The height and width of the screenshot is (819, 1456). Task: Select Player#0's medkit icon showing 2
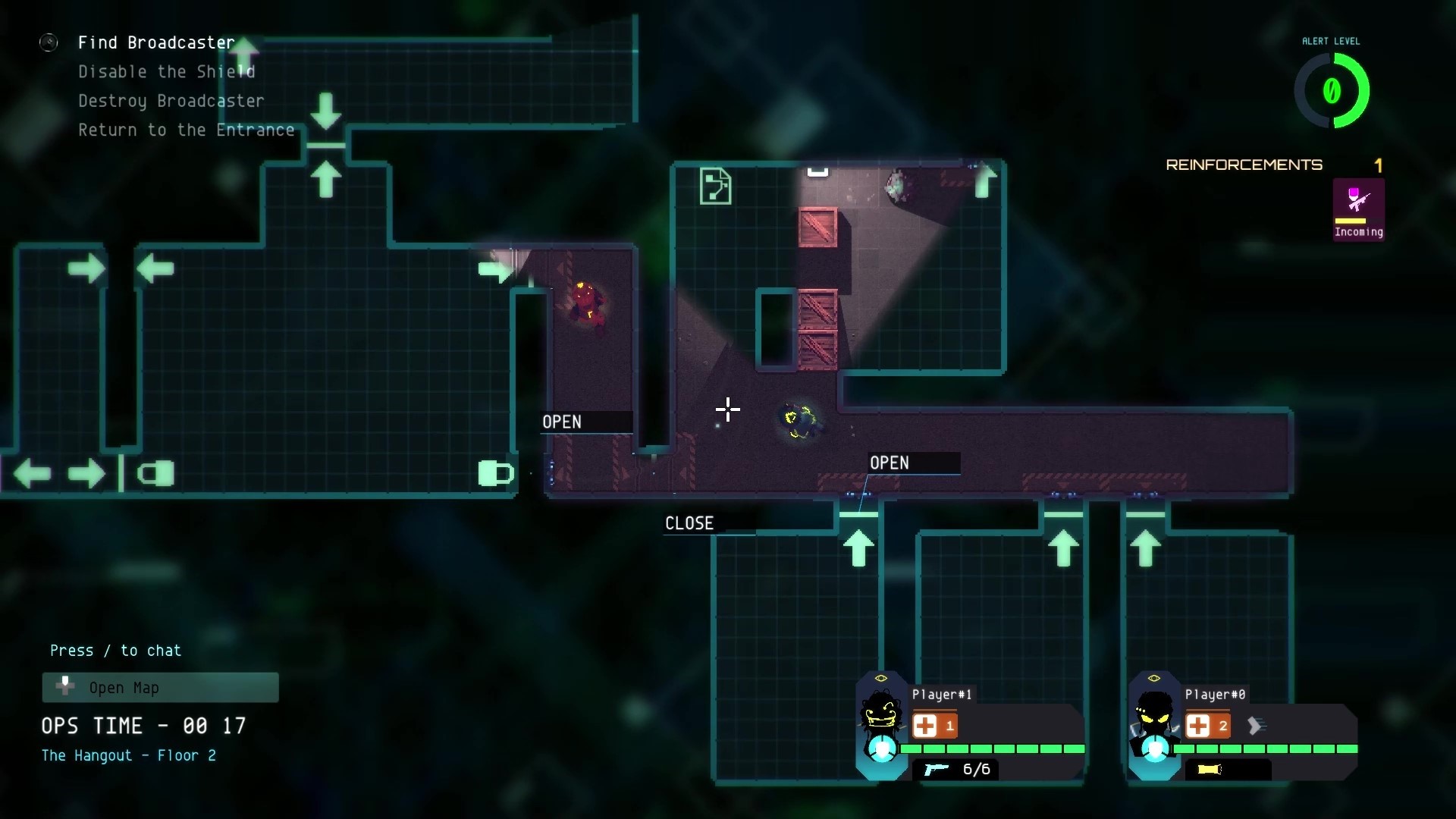[1209, 726]
